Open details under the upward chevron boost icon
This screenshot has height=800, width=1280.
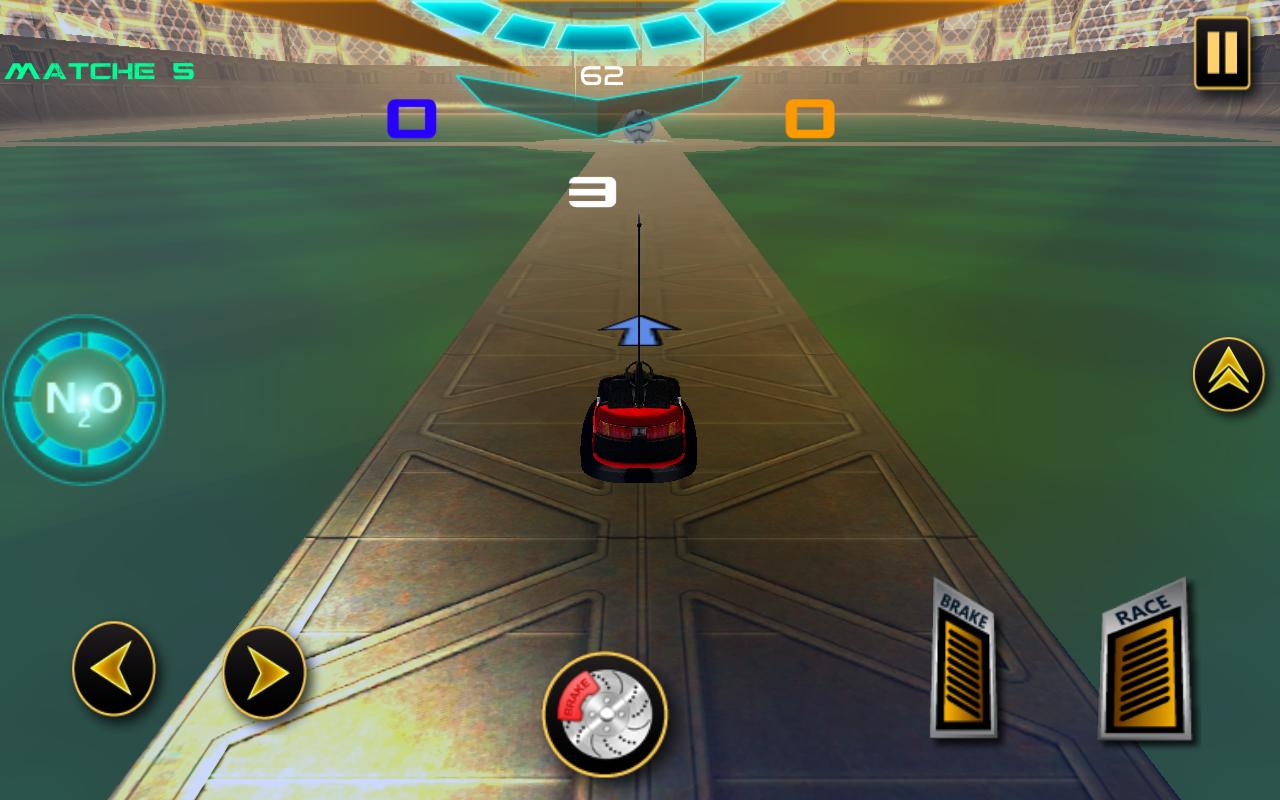pos(1228,373)
